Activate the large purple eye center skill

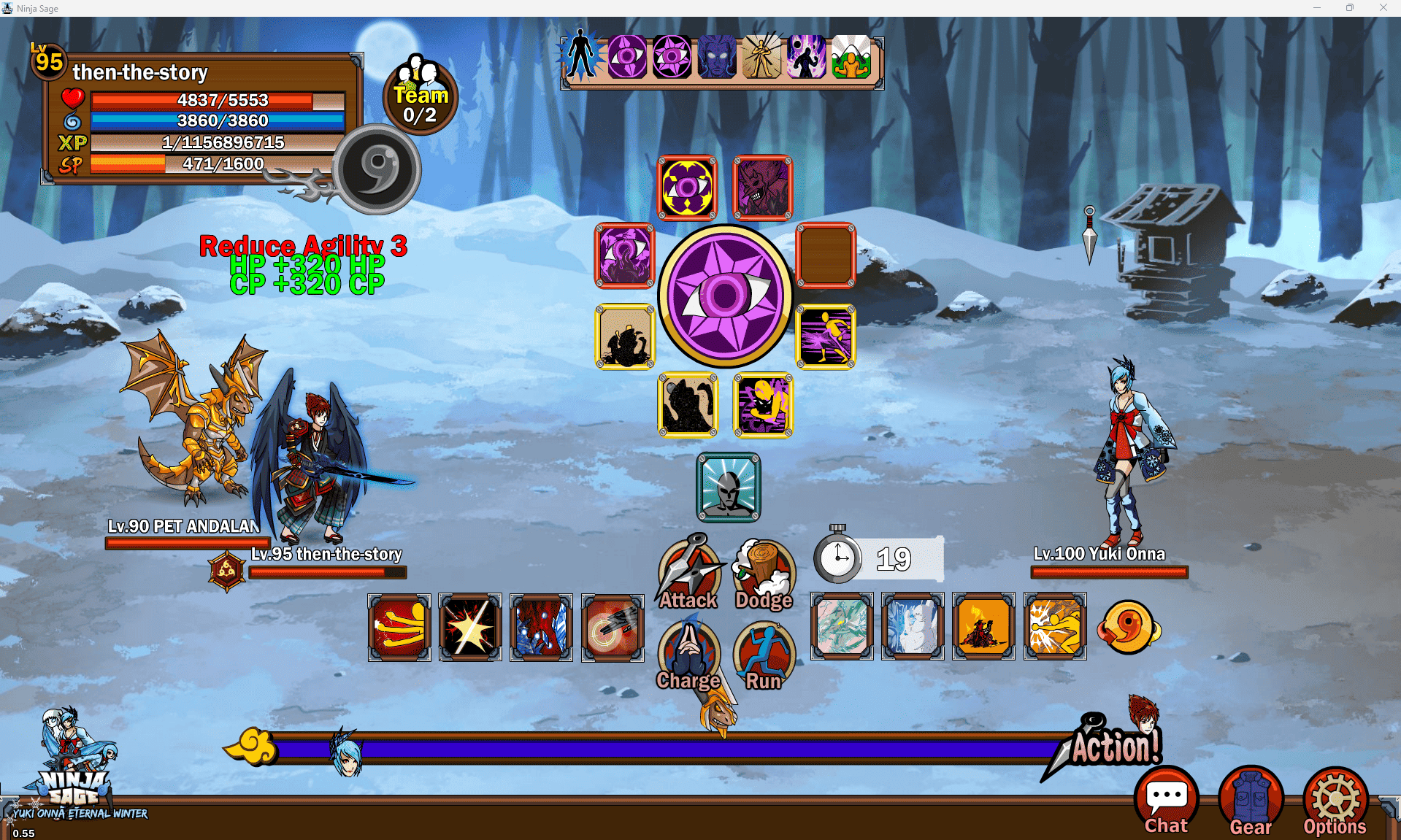pyautogui.click(x=725, y=296)
